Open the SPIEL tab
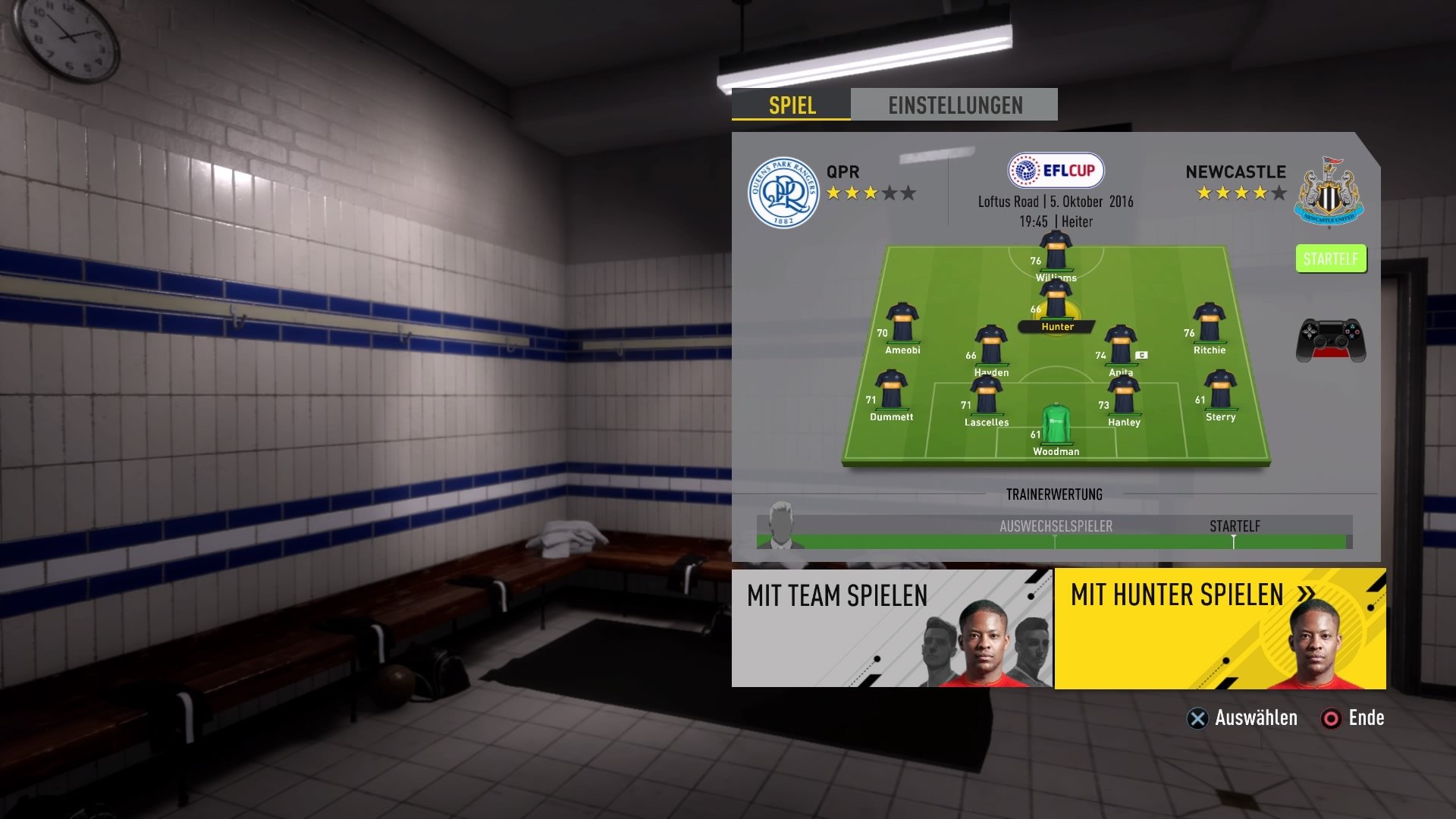Screen dimensions: 1456x819 (790, 107)
